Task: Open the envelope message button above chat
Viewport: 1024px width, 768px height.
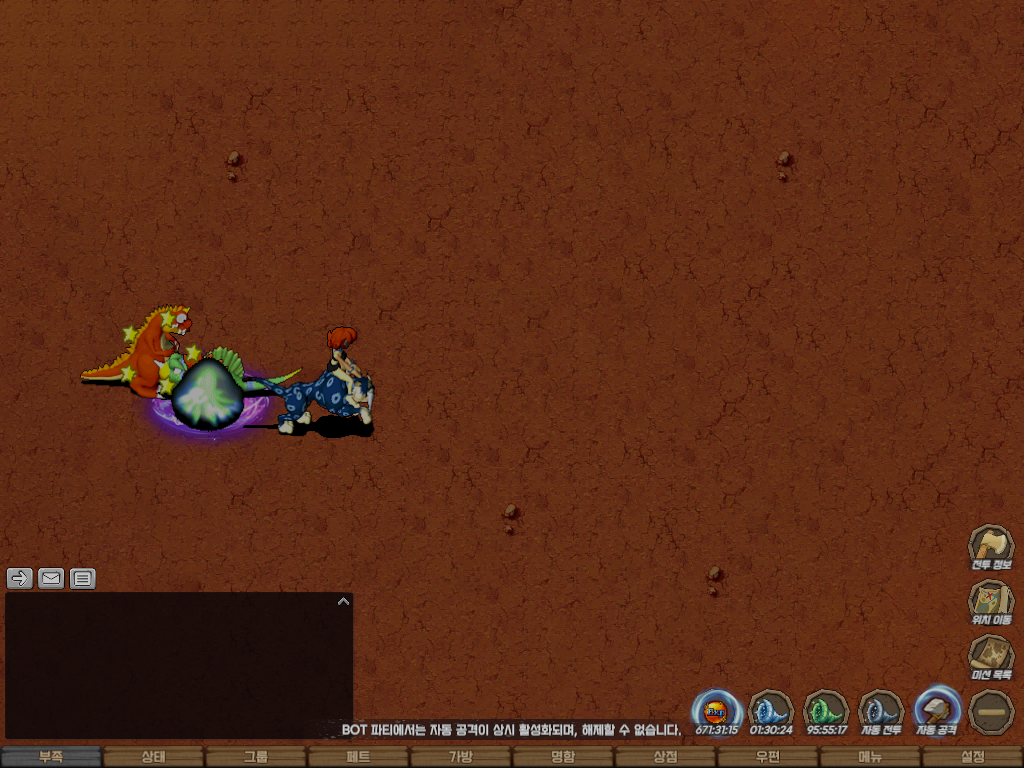Action: coord(51,578)
